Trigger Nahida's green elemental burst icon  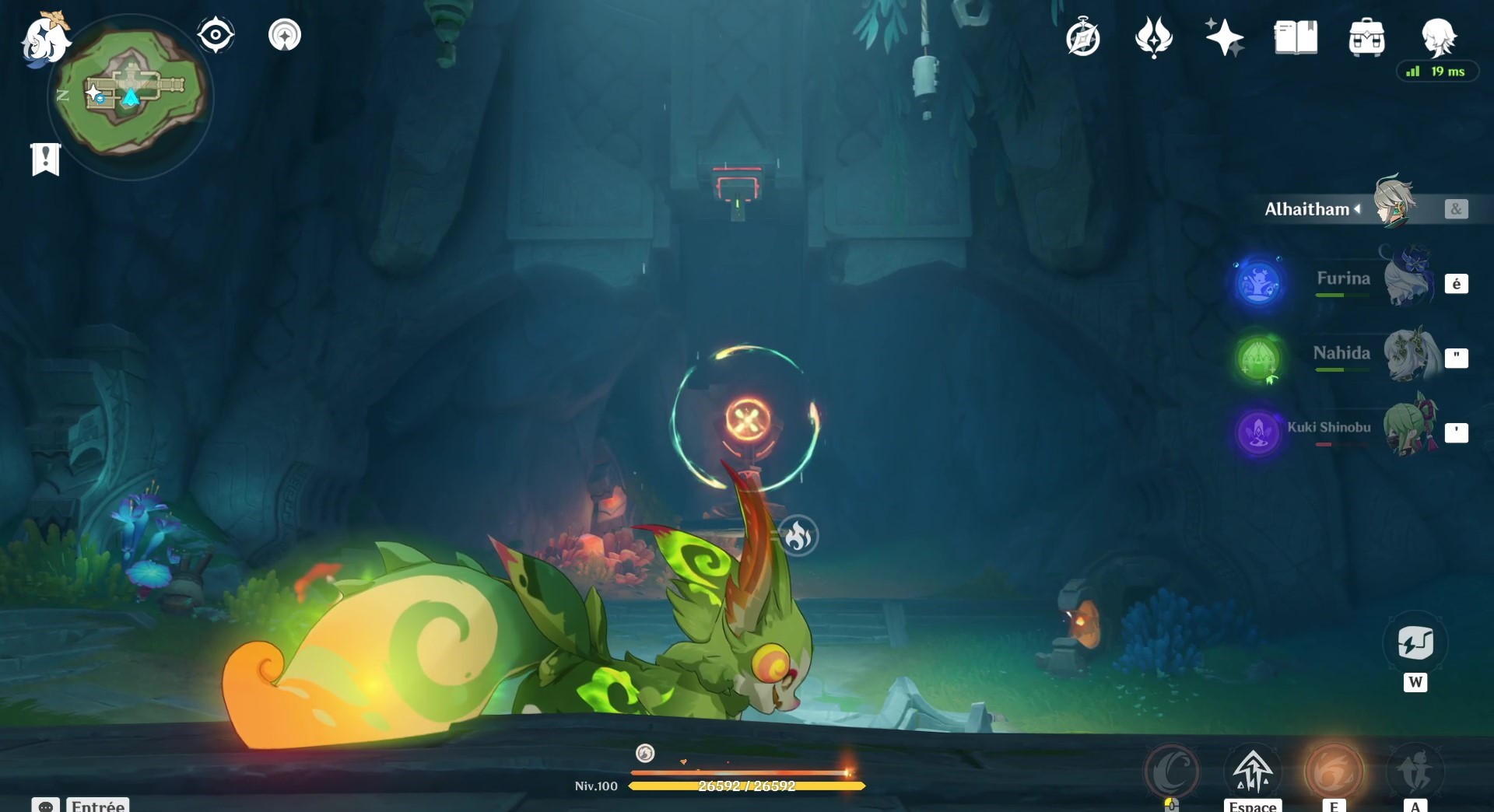[x=1259, y=358]
